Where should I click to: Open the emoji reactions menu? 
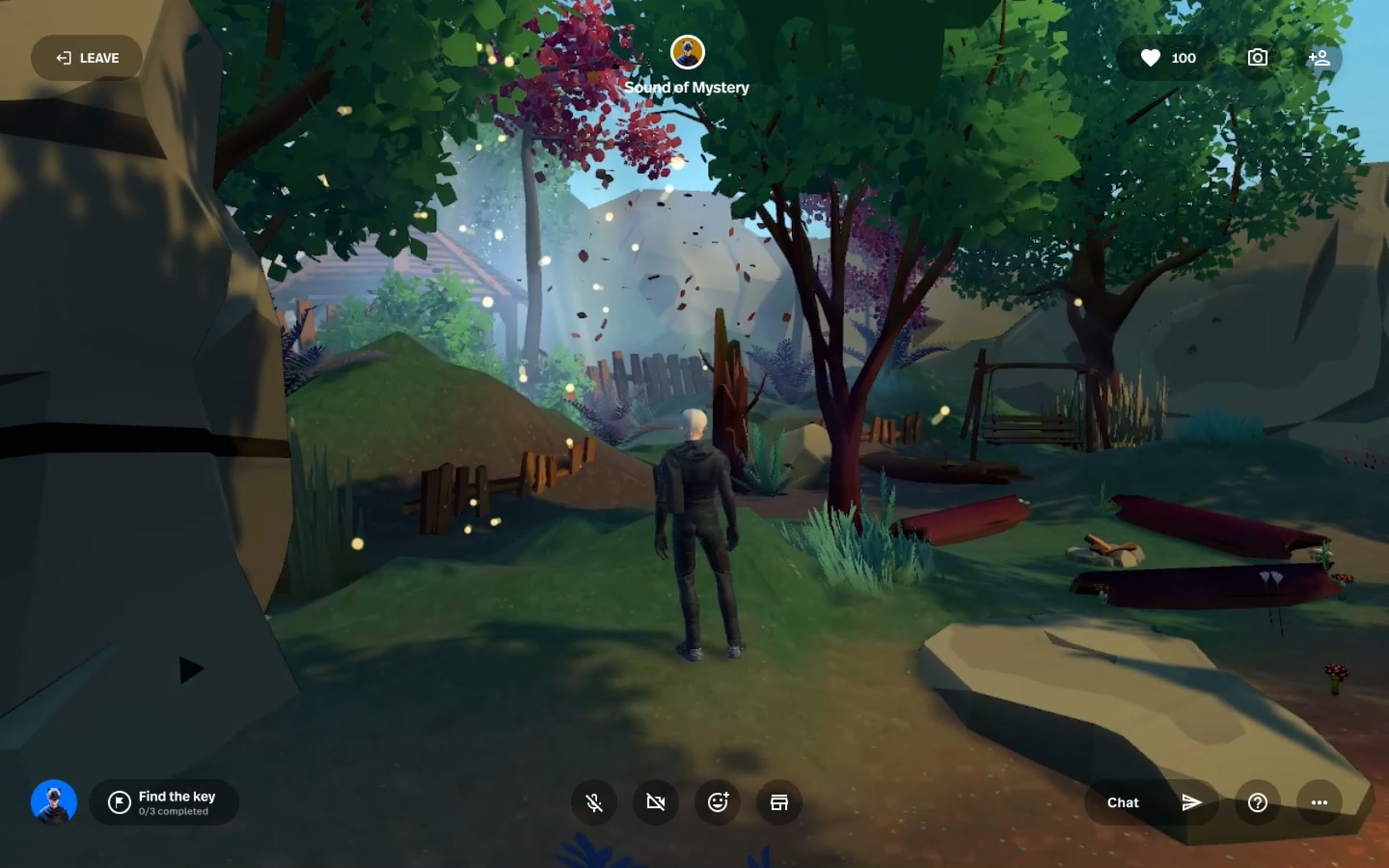pyautogui.click(x=718, y=803)
